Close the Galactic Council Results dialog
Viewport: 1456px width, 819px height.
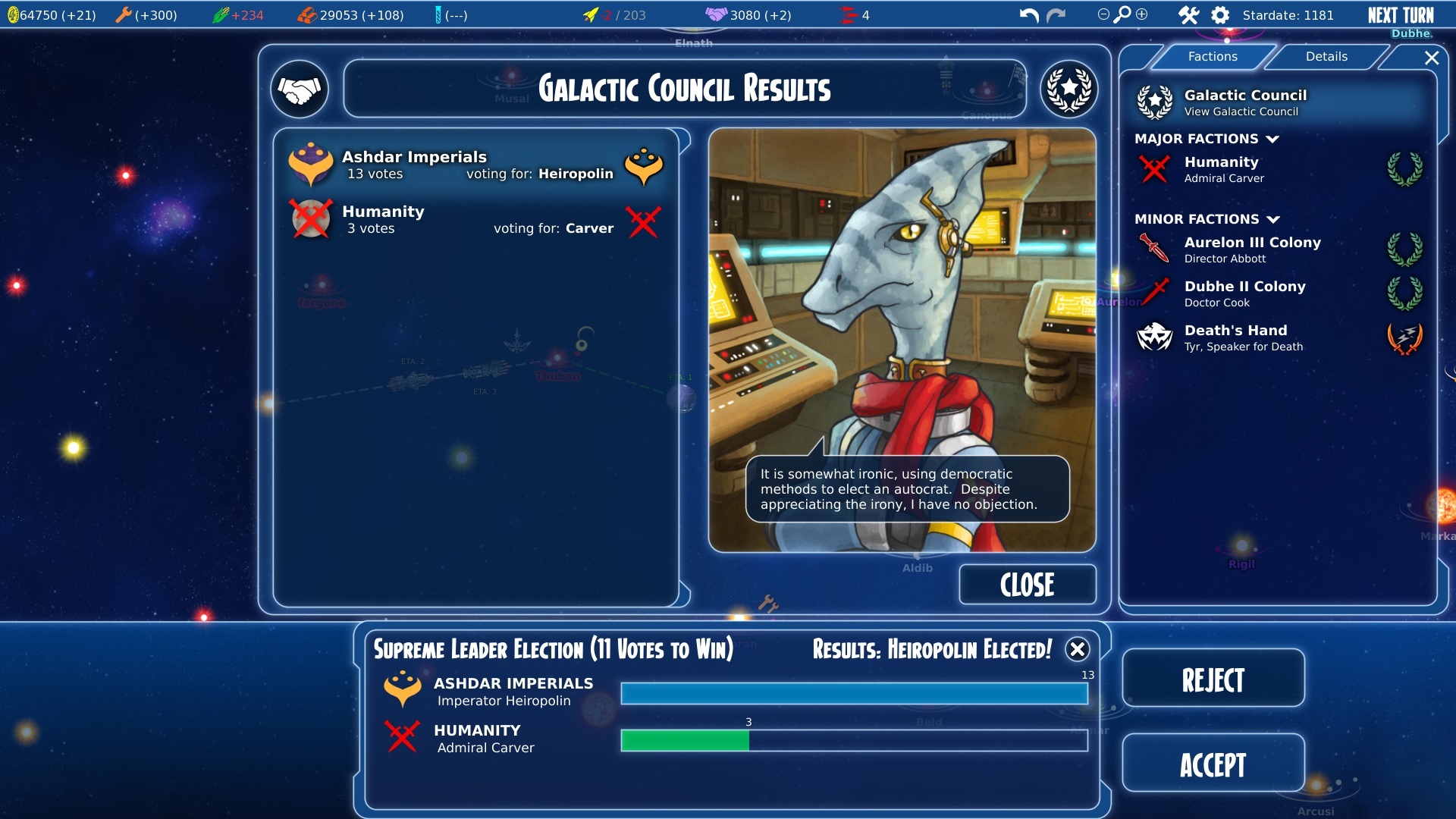pos(1027,585)
